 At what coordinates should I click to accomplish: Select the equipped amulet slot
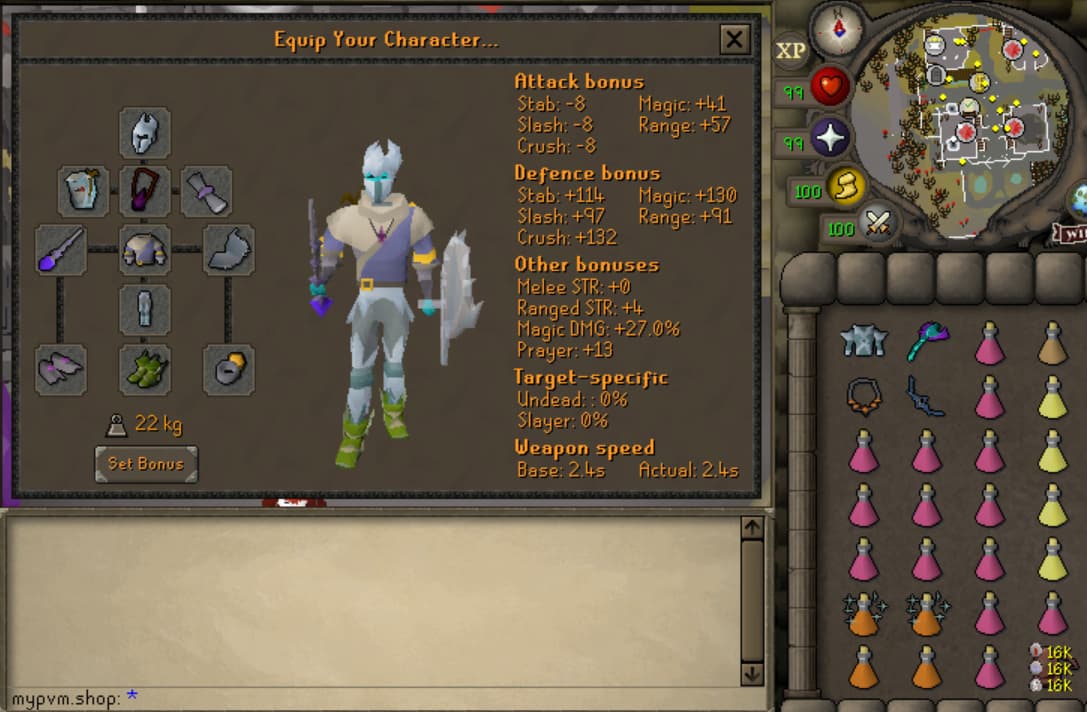[145, 191]
